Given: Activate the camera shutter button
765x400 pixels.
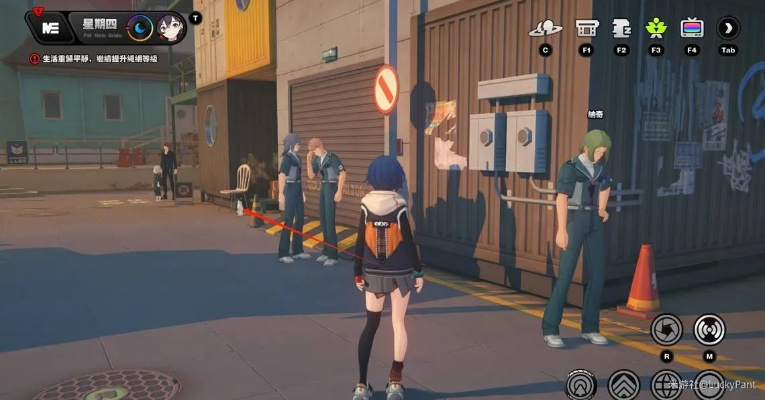Looking at the screenshot, I should tap(666, 329).
